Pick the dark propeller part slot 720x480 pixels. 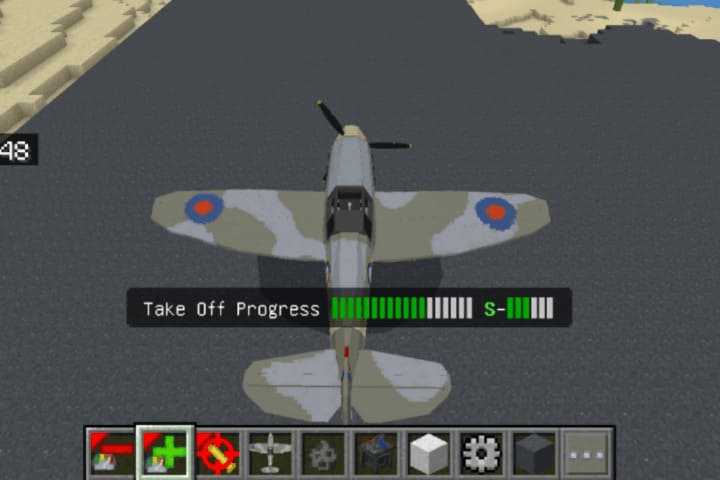coord(323,453)
